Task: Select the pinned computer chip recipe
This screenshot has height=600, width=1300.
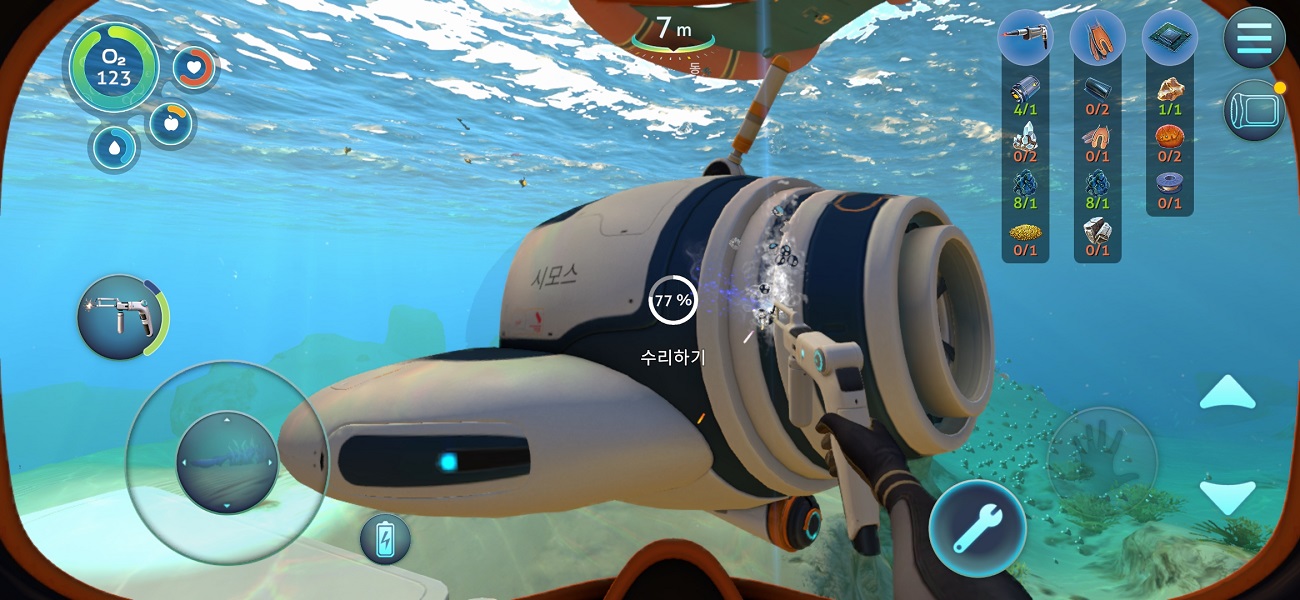Action: pos(1169,38)
